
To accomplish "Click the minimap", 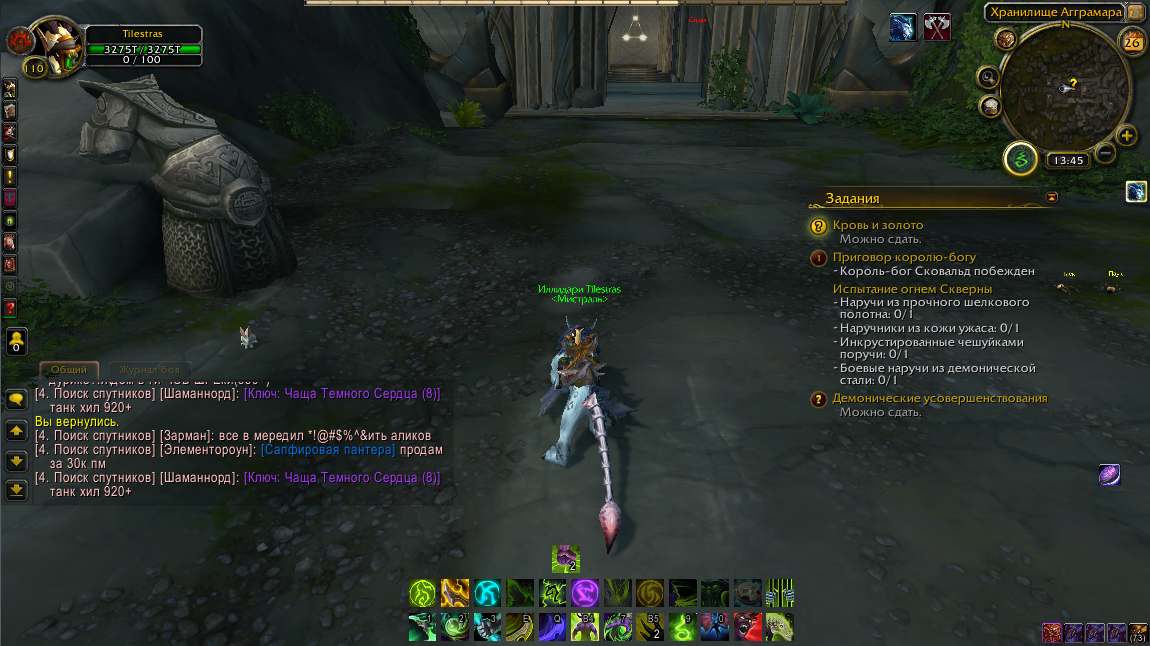I will point(1064,92).
